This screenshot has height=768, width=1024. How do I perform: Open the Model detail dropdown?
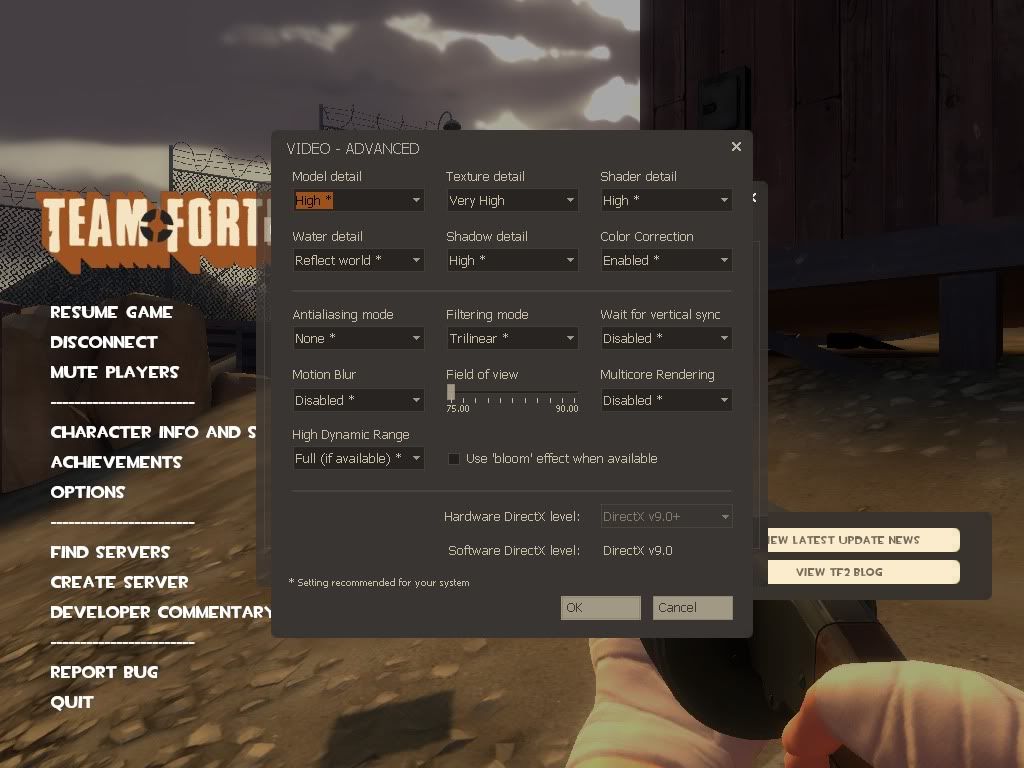[x=358, y=201]
